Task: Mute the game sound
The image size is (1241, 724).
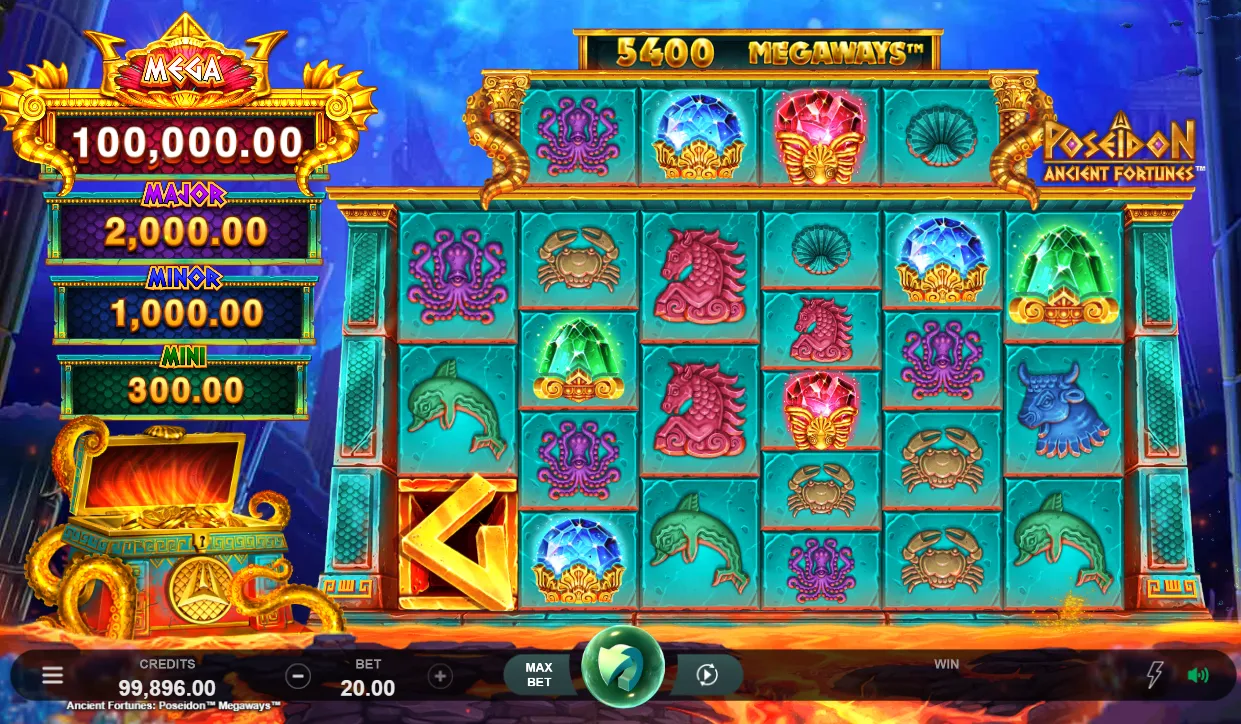Action: point(1197,675)
